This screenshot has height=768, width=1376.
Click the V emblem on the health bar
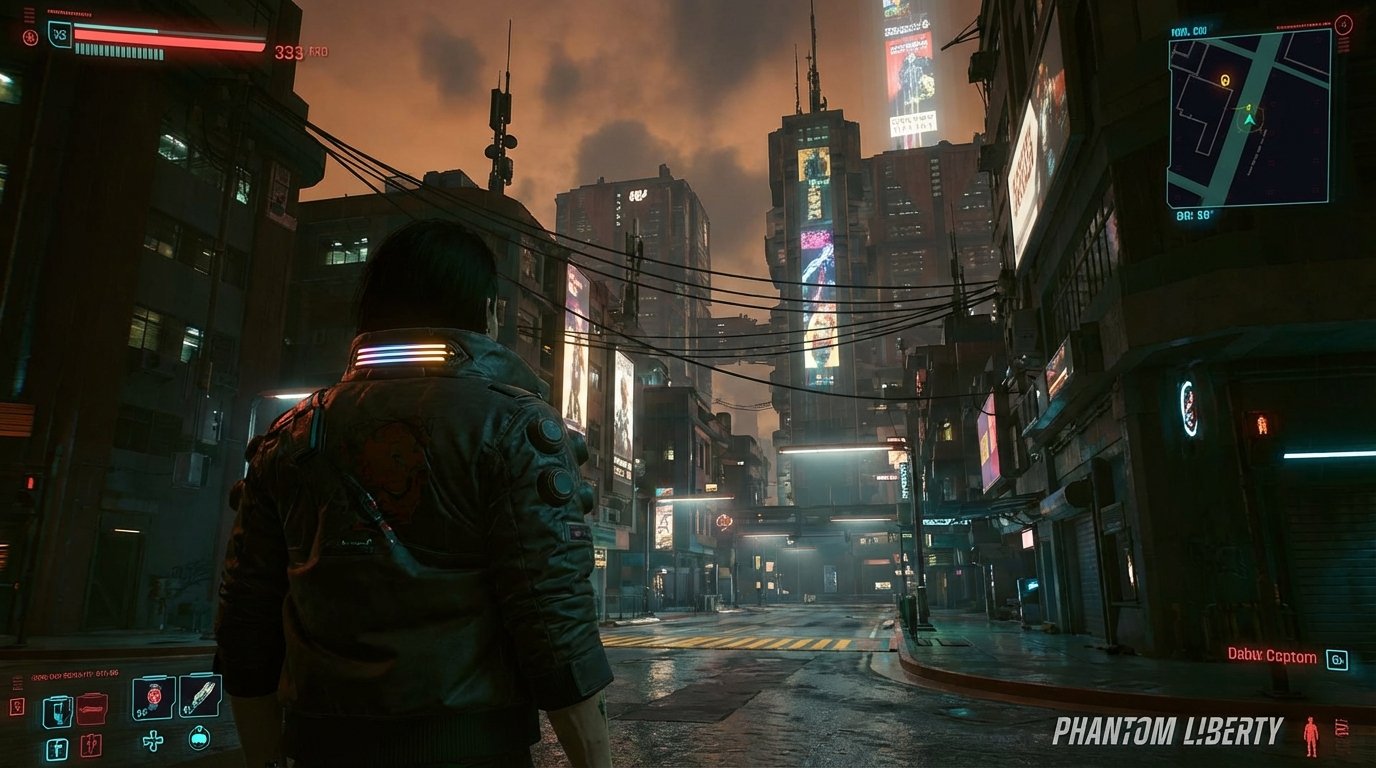click(x=59, y=35)
